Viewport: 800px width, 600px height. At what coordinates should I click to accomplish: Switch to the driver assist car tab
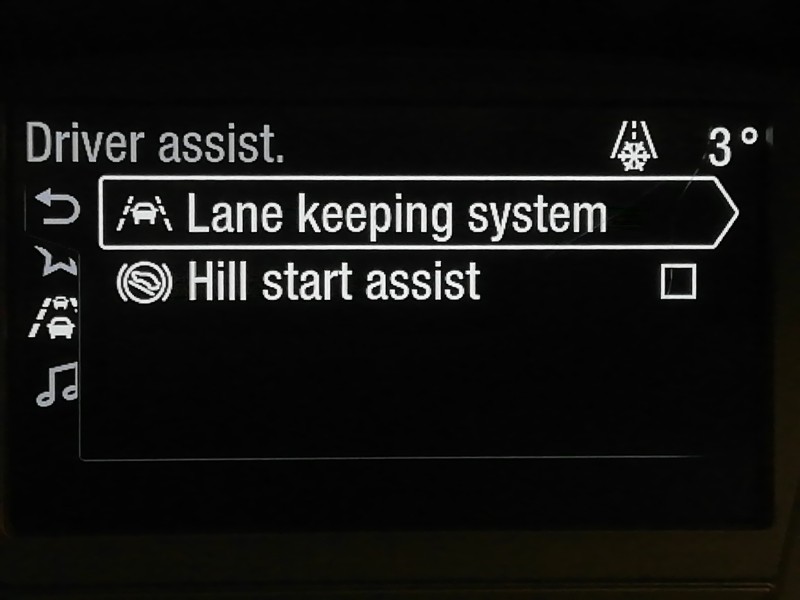tap(57, 319)
